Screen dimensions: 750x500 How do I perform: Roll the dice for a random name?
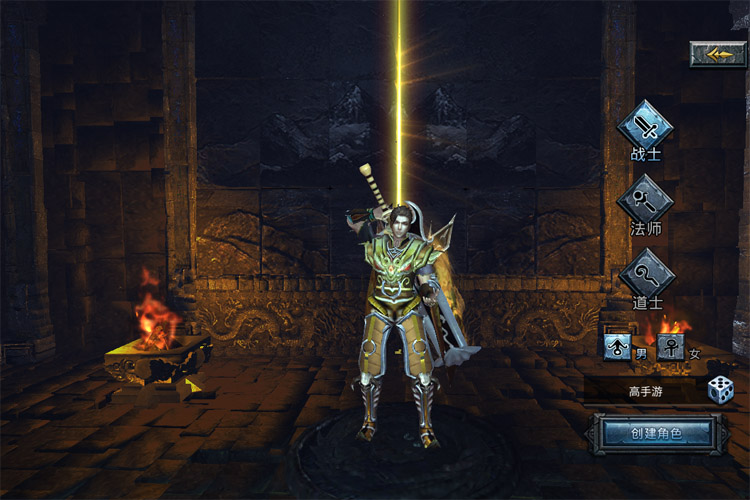coord(720,390)
